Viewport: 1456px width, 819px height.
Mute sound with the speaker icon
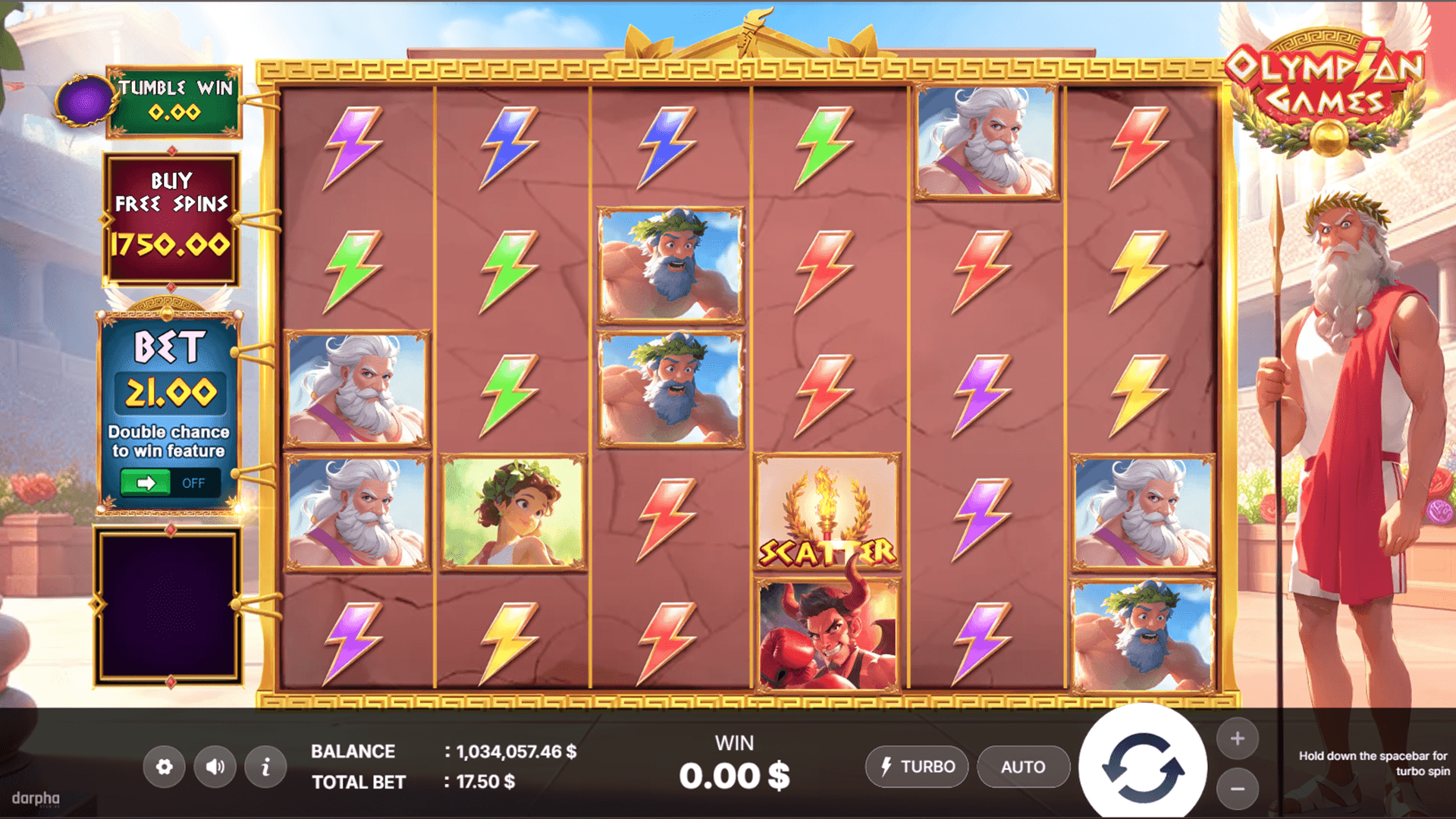point(215,767)
